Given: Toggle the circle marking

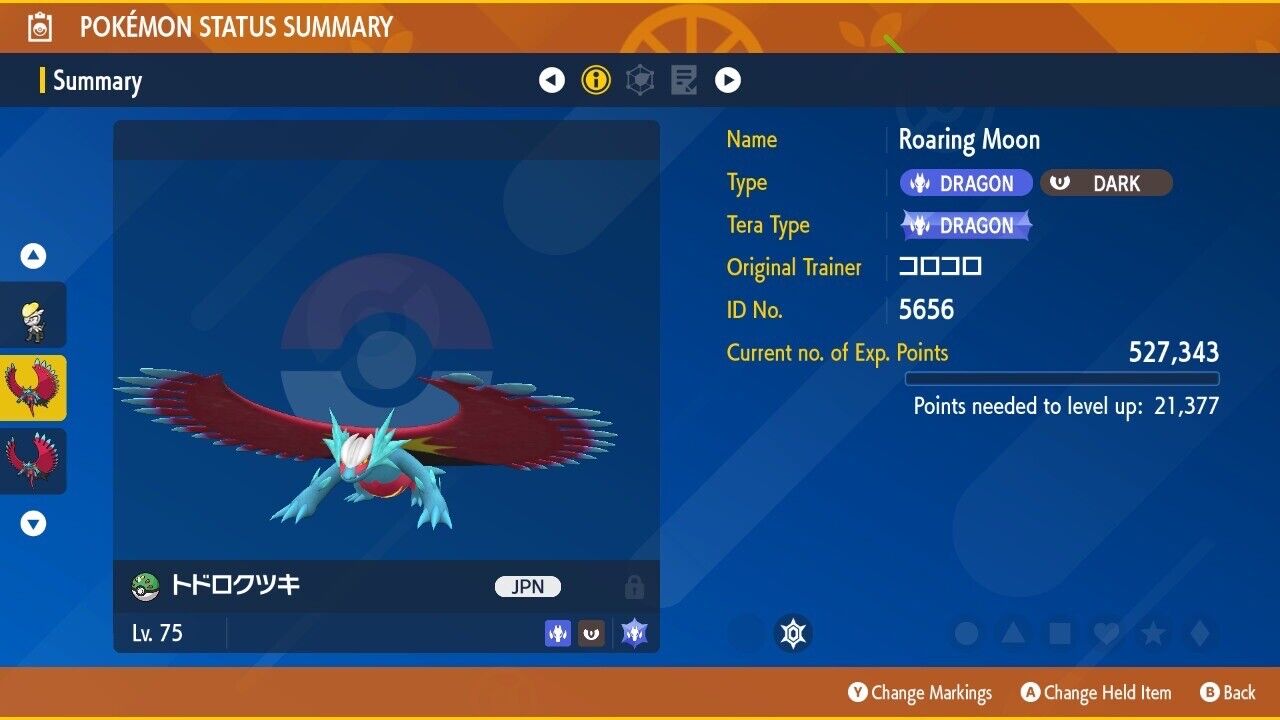Looking at the screenshot, I should coord(966,634).
